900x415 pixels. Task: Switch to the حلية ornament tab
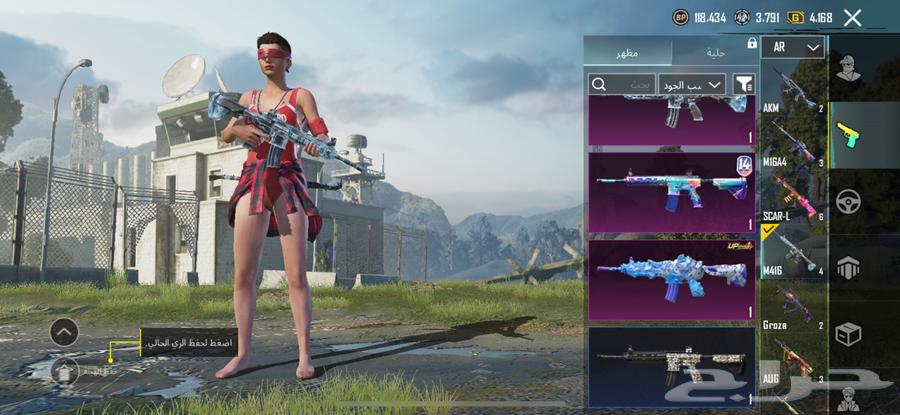coord(713,51)
